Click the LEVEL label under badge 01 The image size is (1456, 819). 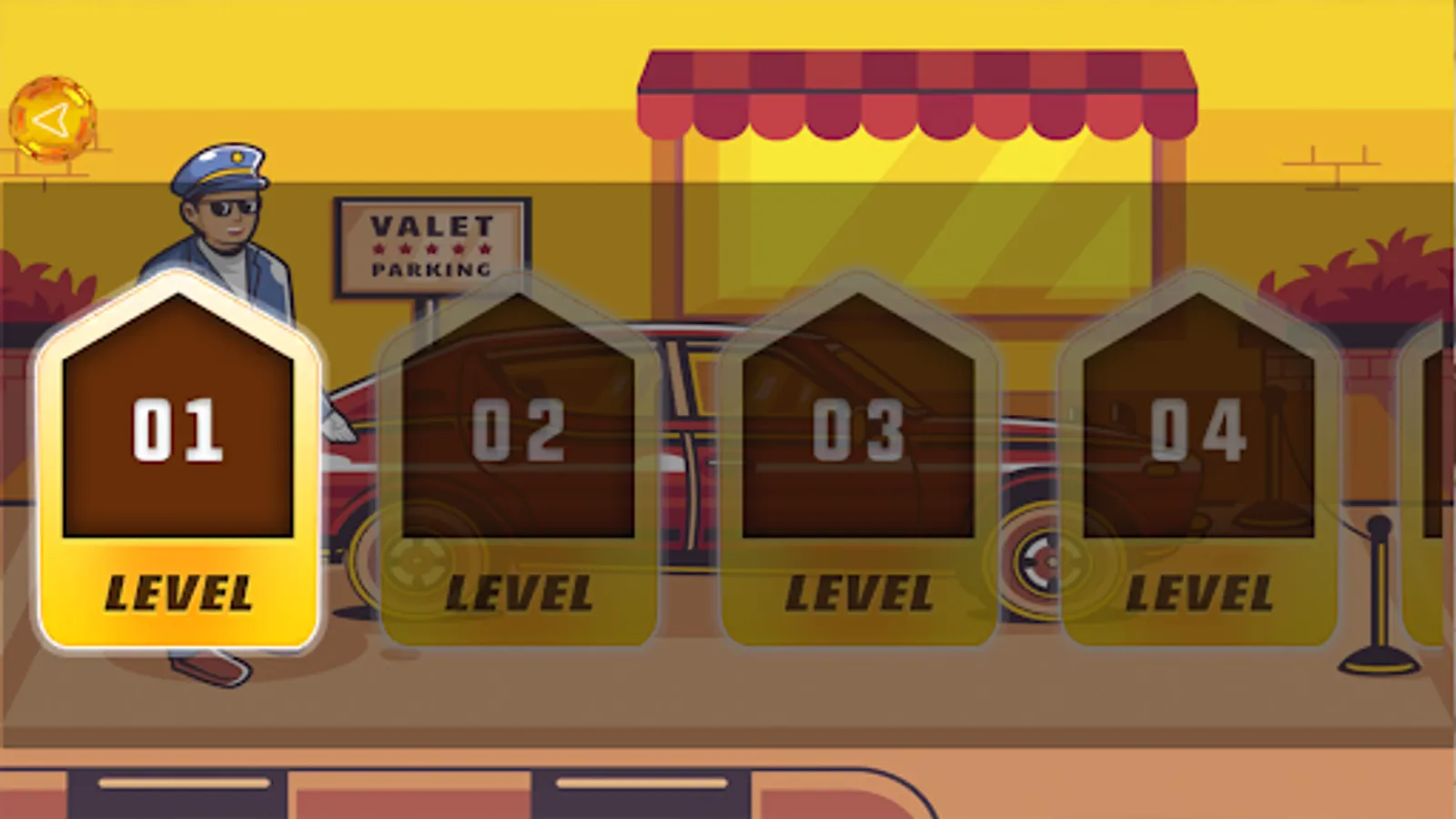[x=178, y=590]
